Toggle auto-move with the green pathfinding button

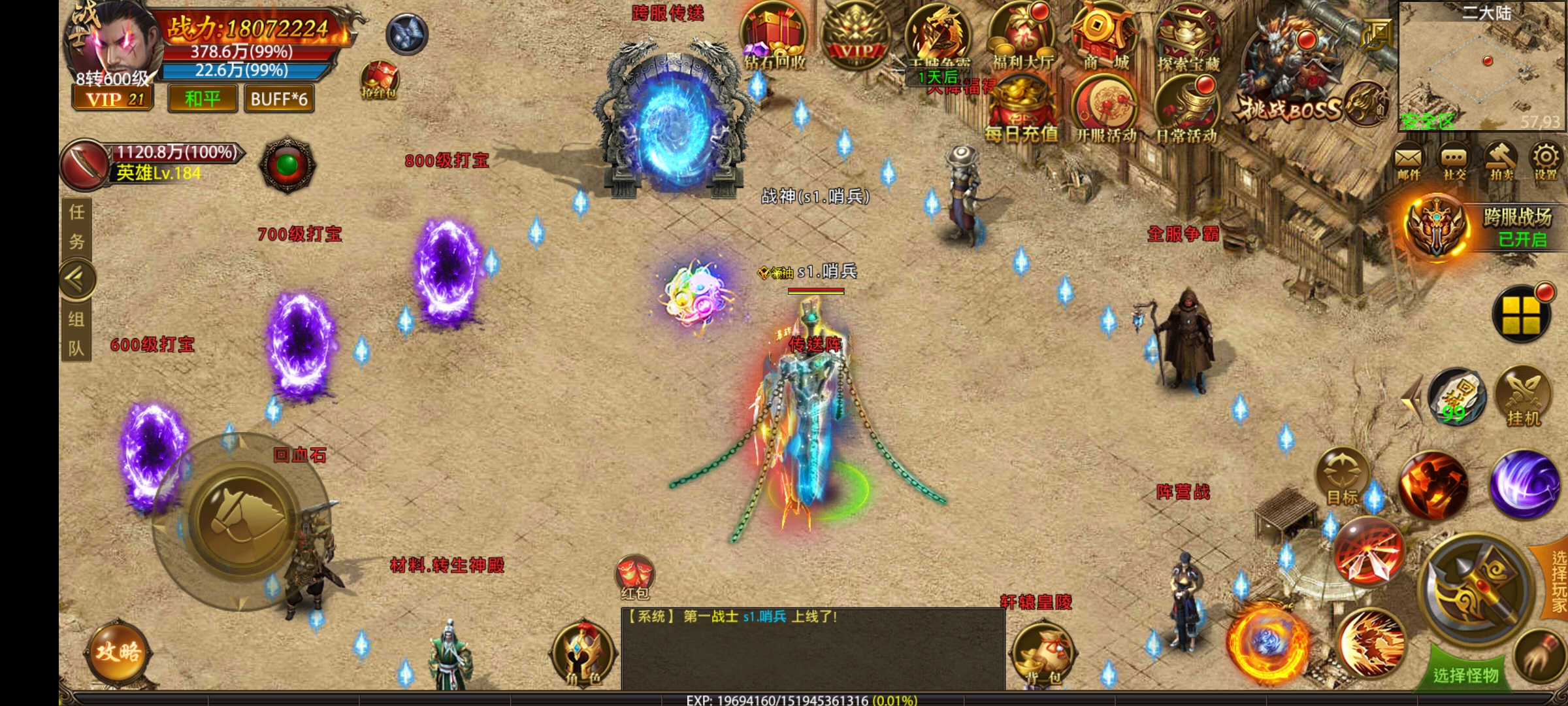coord(286,163)
